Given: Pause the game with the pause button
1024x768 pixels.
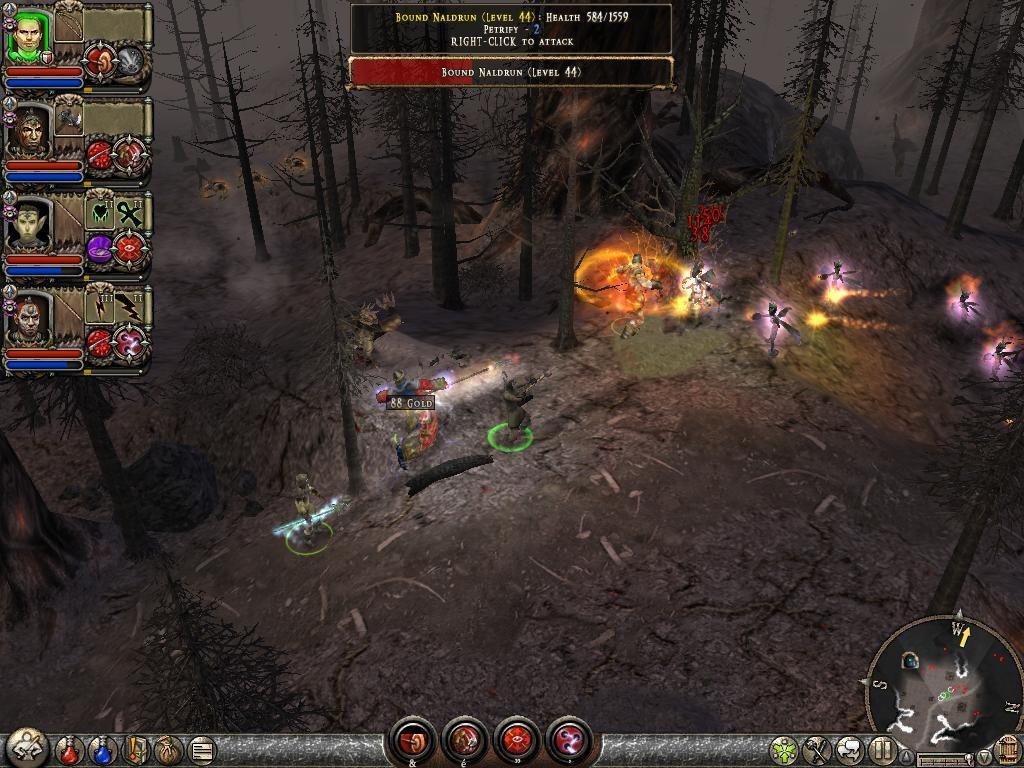Looking at the screenshot, I should [x=881, y=749].
